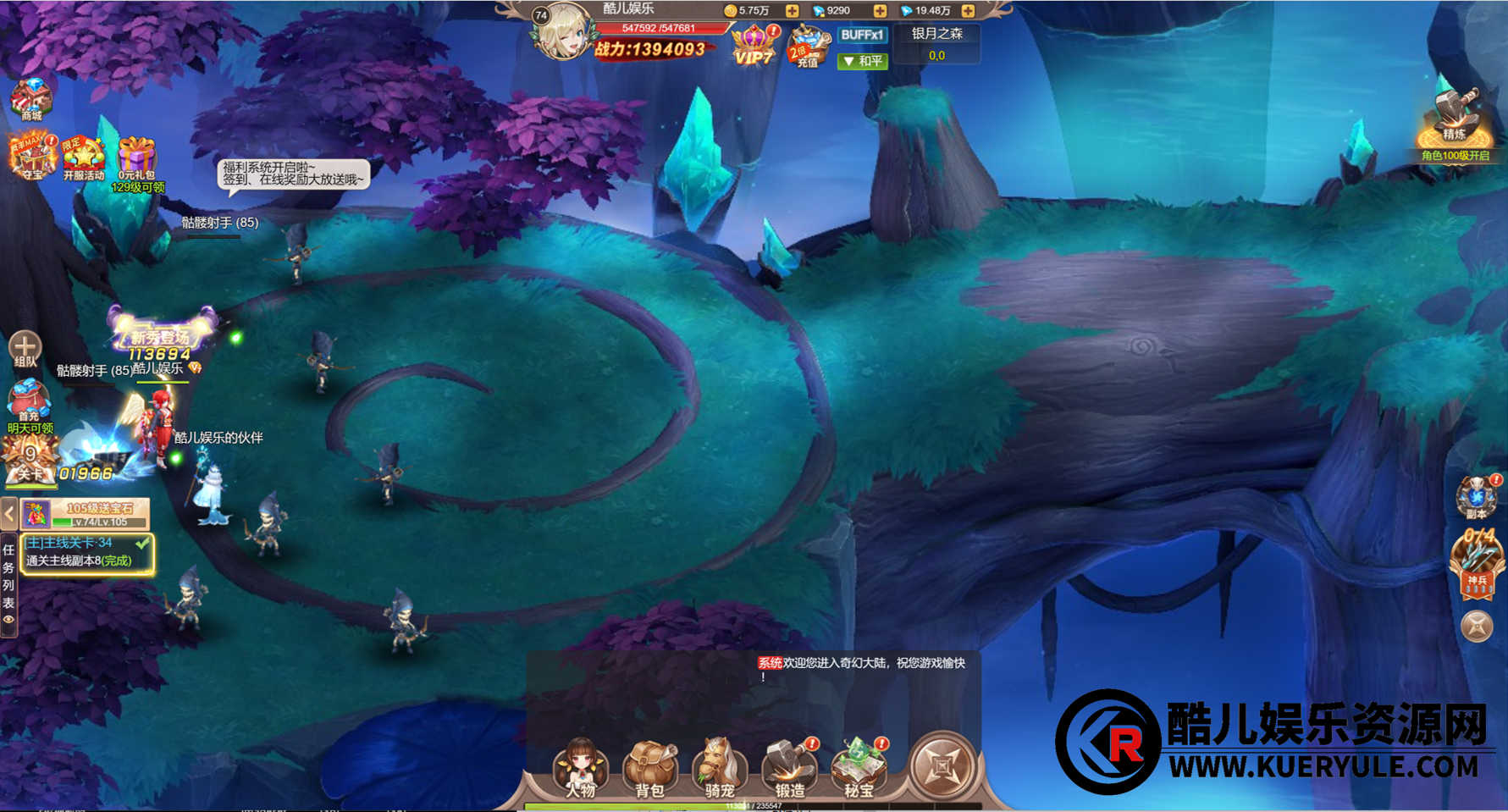Open the 商城 shop icon
This screenshot has width=1508, height=812.
point(31,98)
